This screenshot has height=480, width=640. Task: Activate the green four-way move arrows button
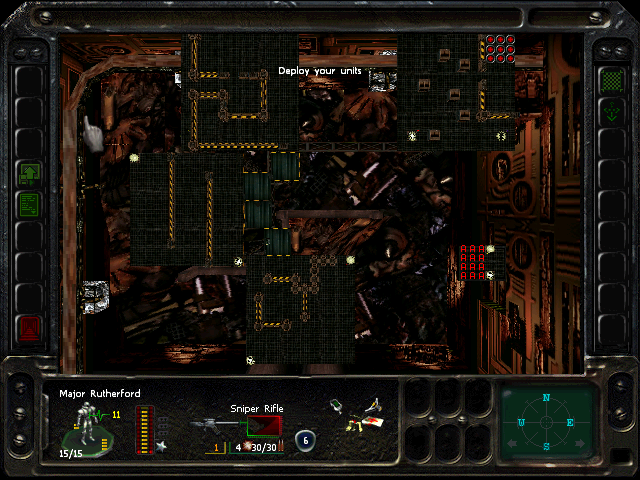609,112
